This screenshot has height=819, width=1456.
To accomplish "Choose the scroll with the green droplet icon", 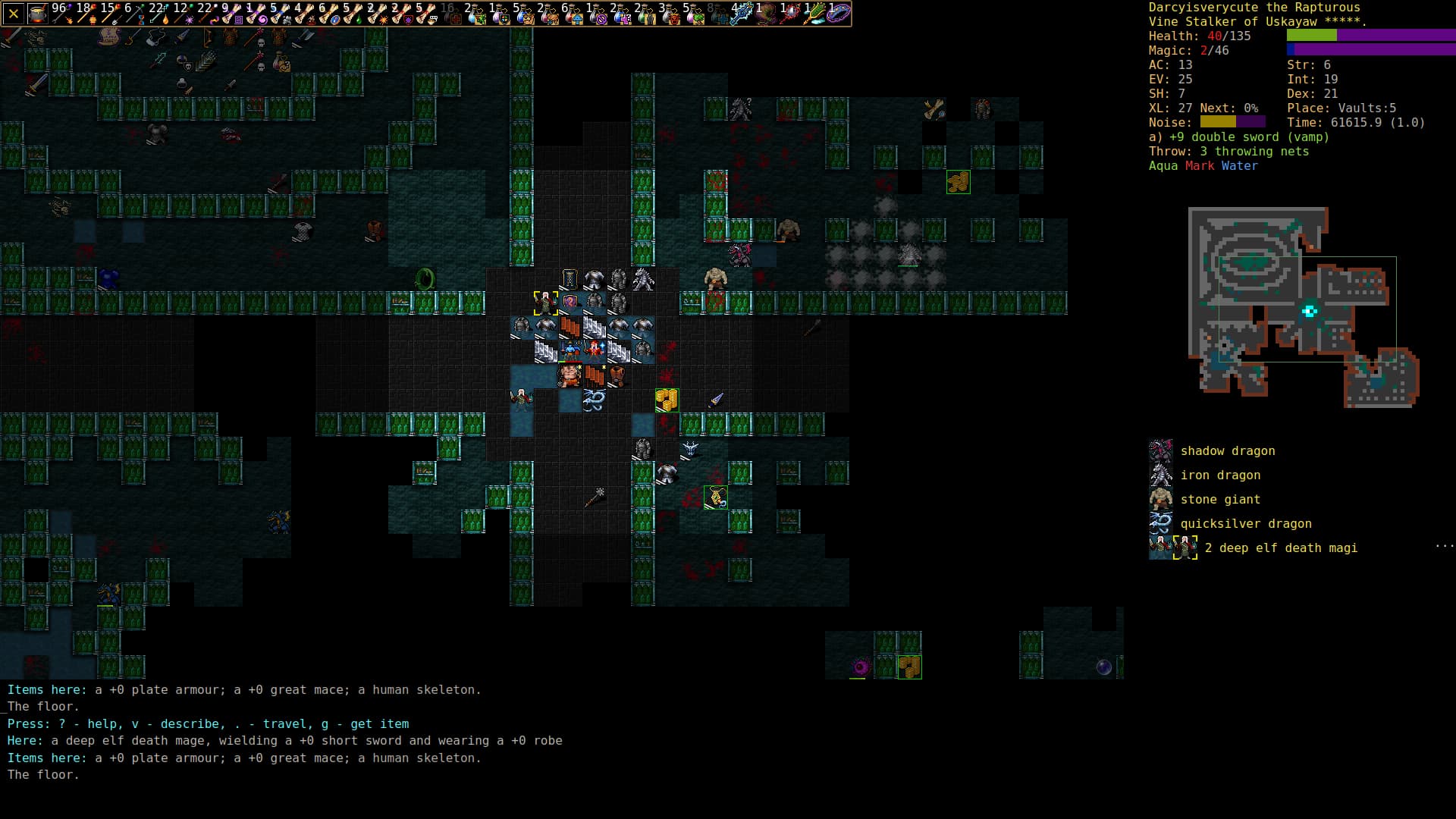I will [353, 14].
